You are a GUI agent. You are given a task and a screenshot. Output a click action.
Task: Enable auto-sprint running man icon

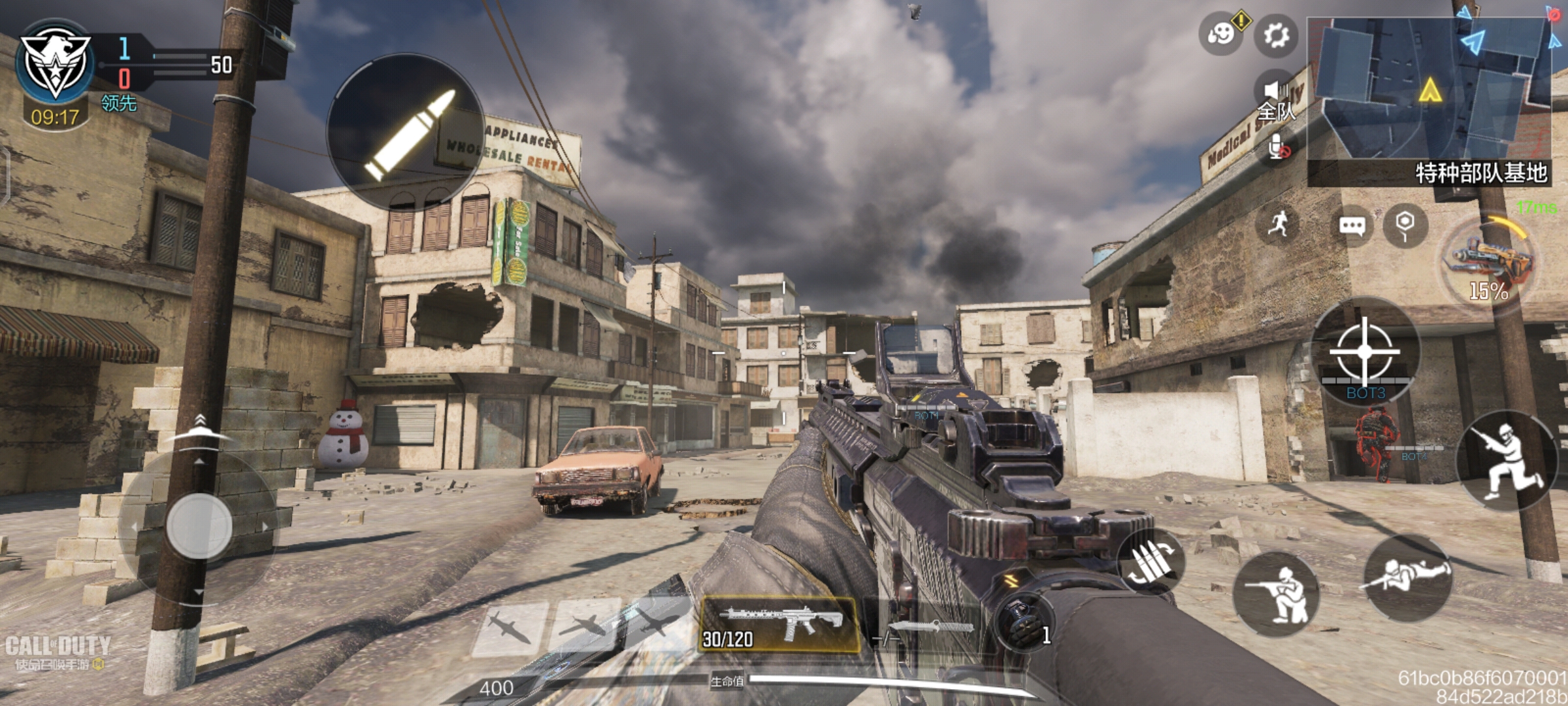click(1279, 224)
